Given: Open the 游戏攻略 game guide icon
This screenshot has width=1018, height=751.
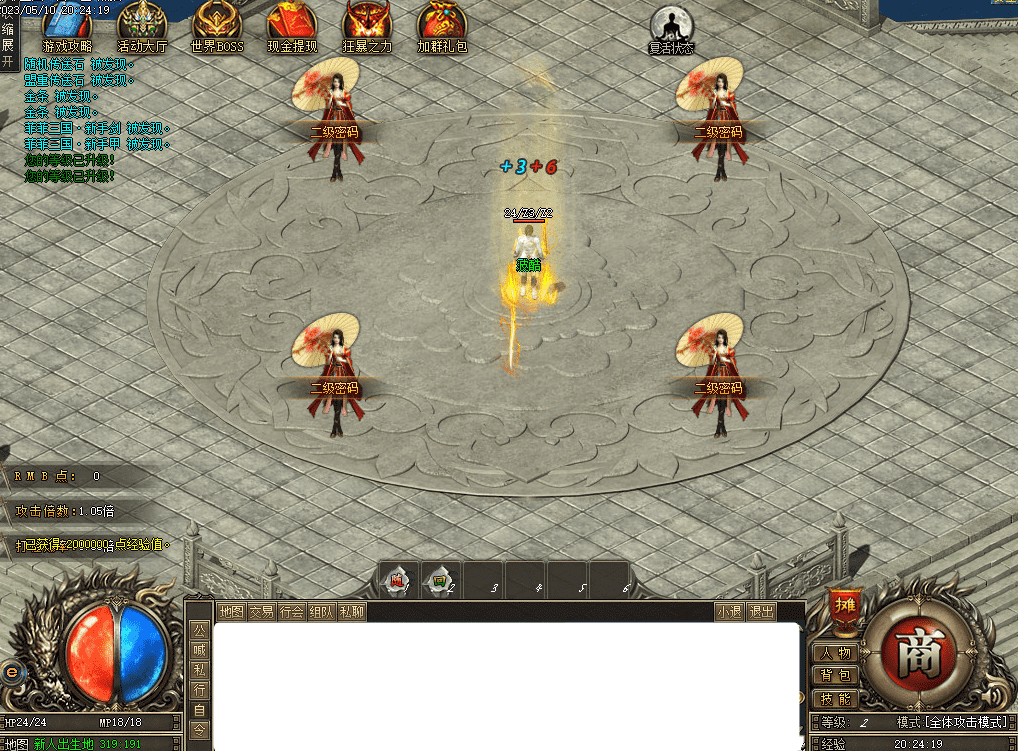Looking at the screenshot, I should pyautogui.click(x=67, y=22).
